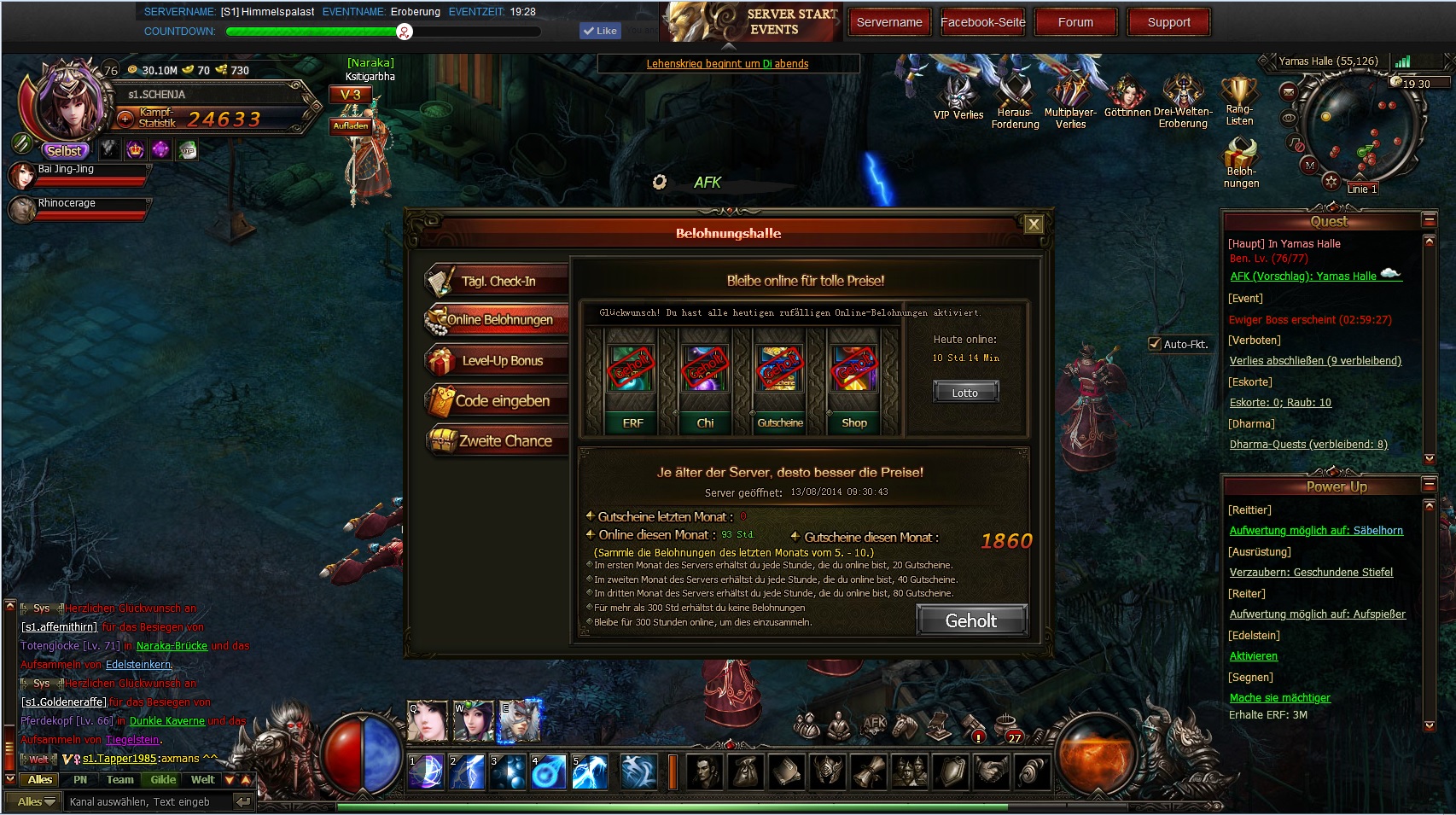The width and height of the screenshot is (1456, 815).
Task: Click the Aufladen recharge button
Action: [x=351, y=125]
